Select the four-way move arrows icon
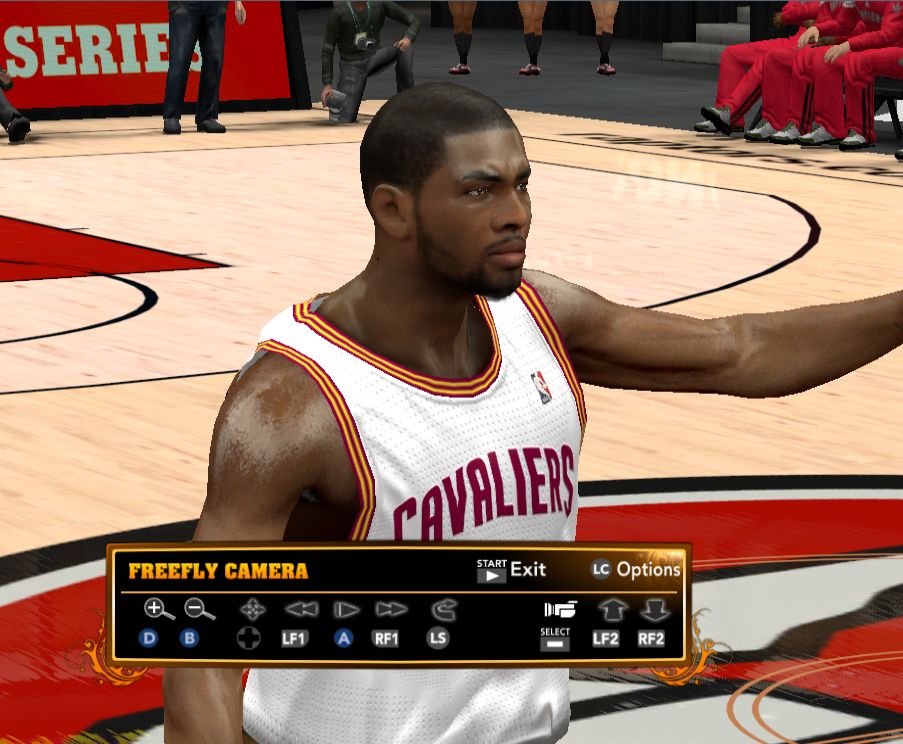 pos(250,609)
